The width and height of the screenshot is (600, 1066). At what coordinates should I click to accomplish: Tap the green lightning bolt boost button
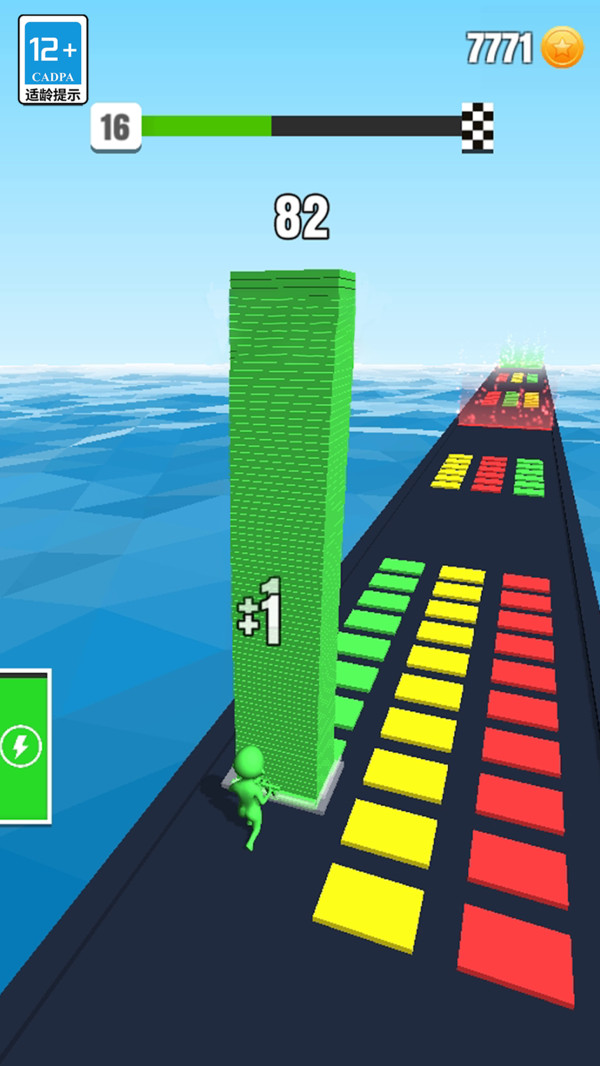pos(22,746)
